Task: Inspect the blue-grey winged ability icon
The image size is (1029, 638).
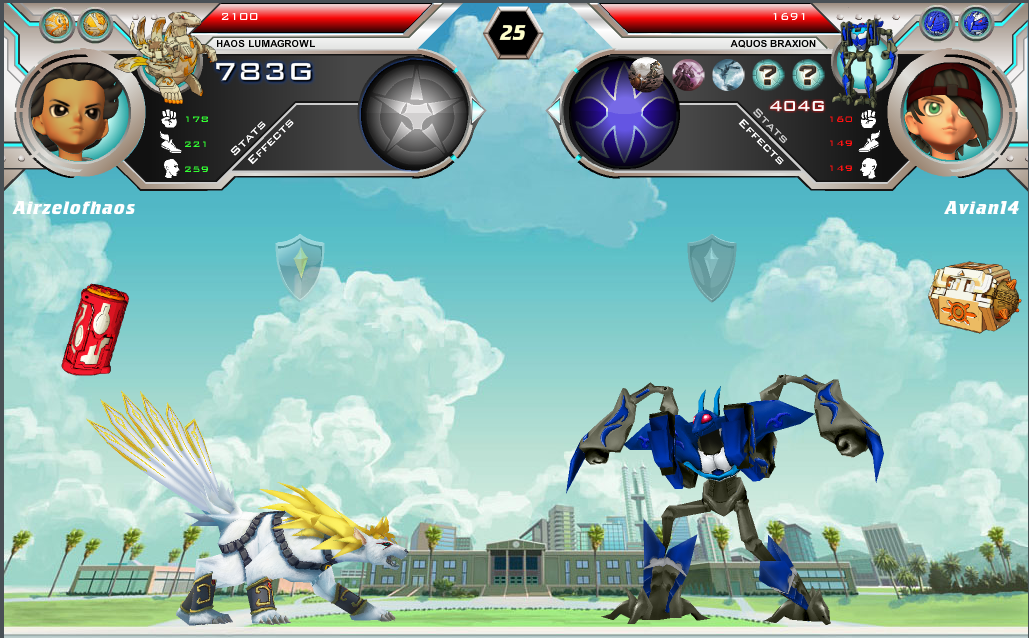Action: pos(727,75)
